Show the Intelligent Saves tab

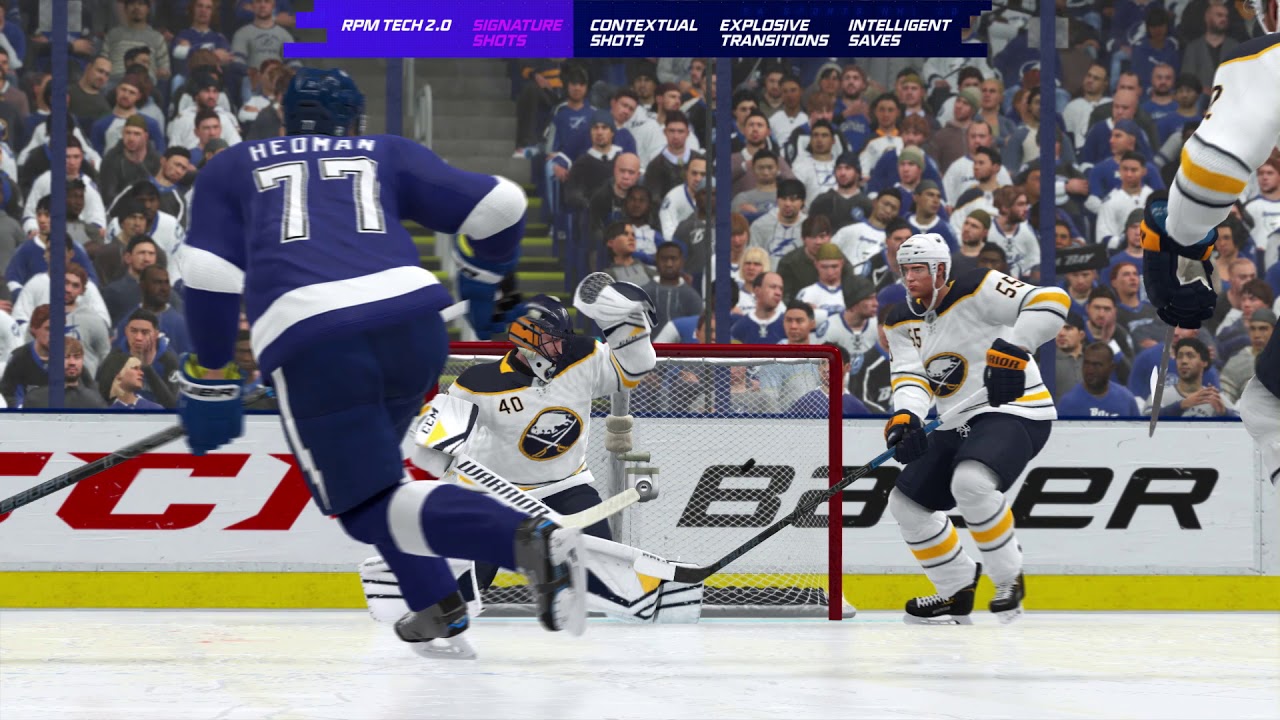900,33
